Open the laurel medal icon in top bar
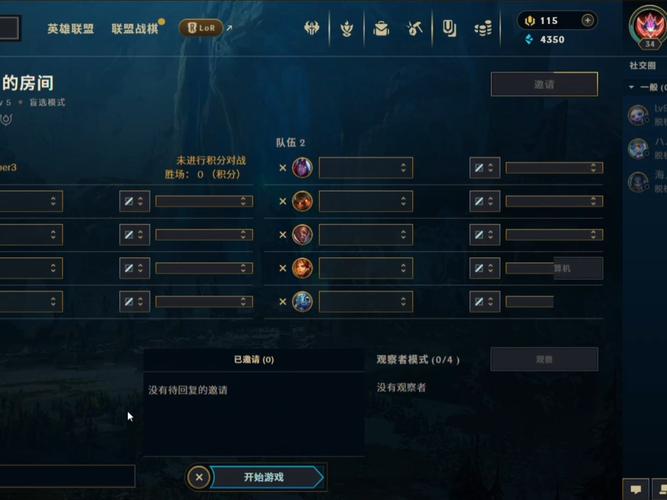Viewport: 667px width, 500px height. [x=347, y=29]
